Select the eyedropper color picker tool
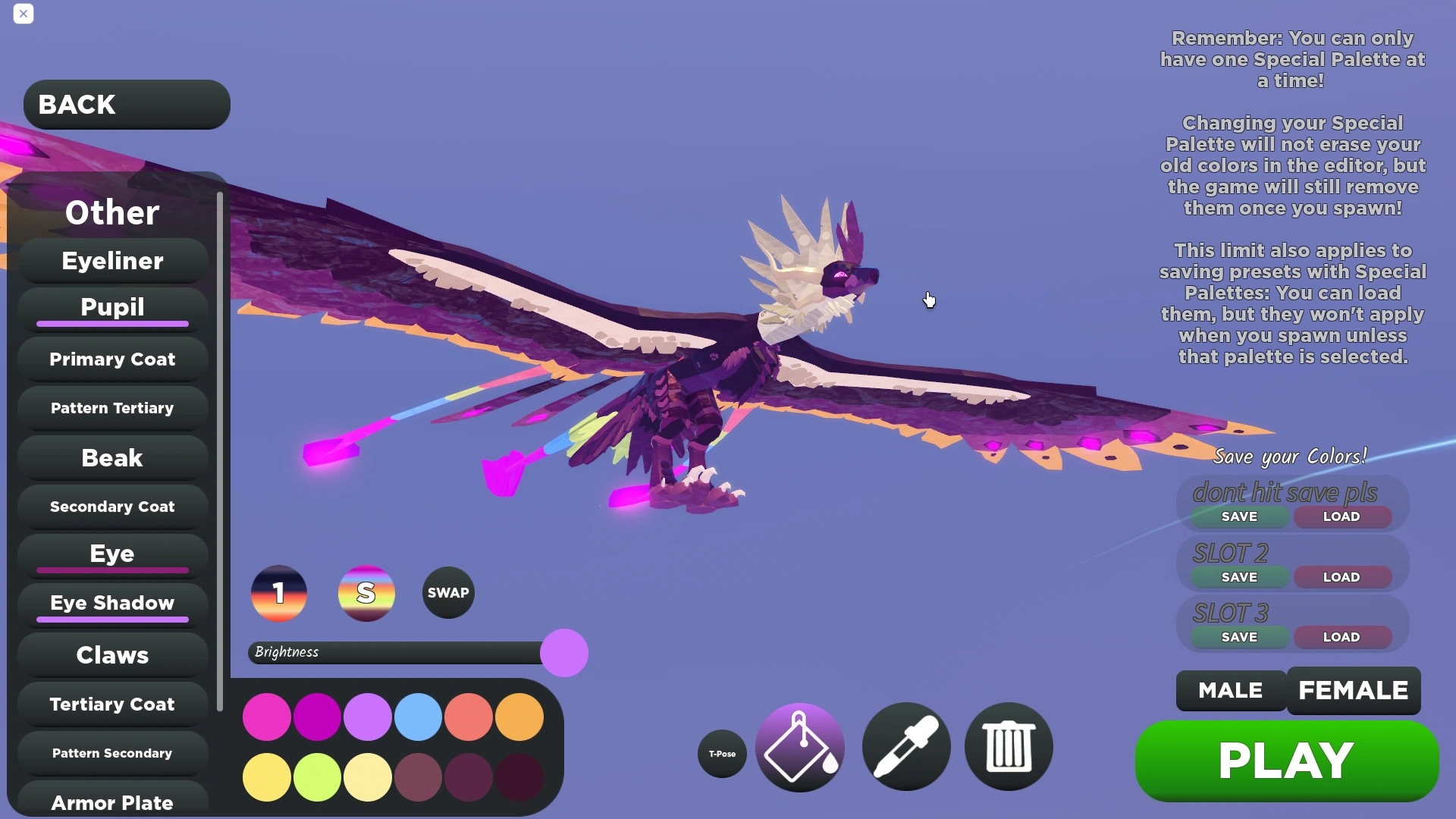 coord(905,747)
